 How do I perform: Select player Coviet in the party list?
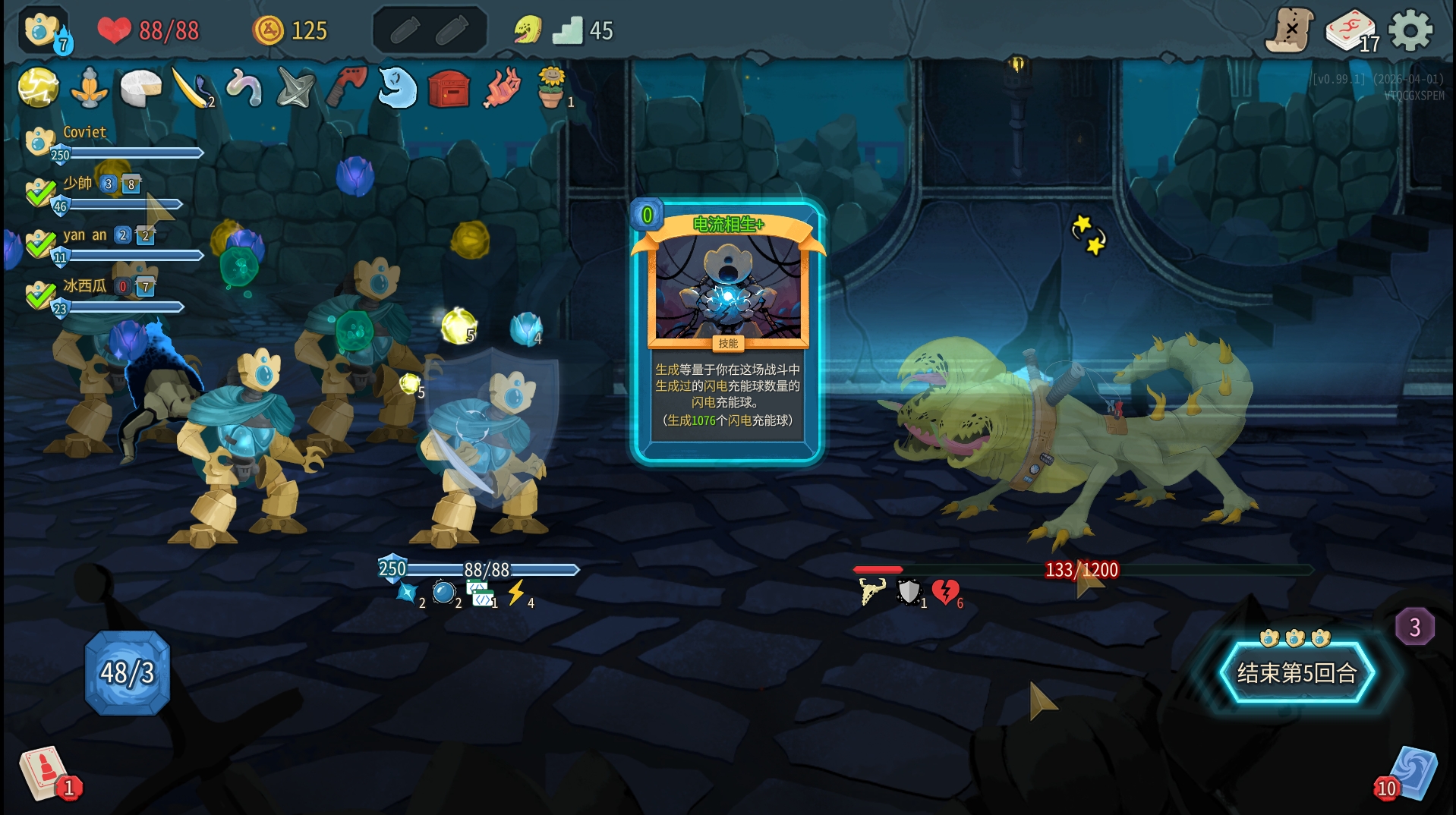[x=84, y=133]
